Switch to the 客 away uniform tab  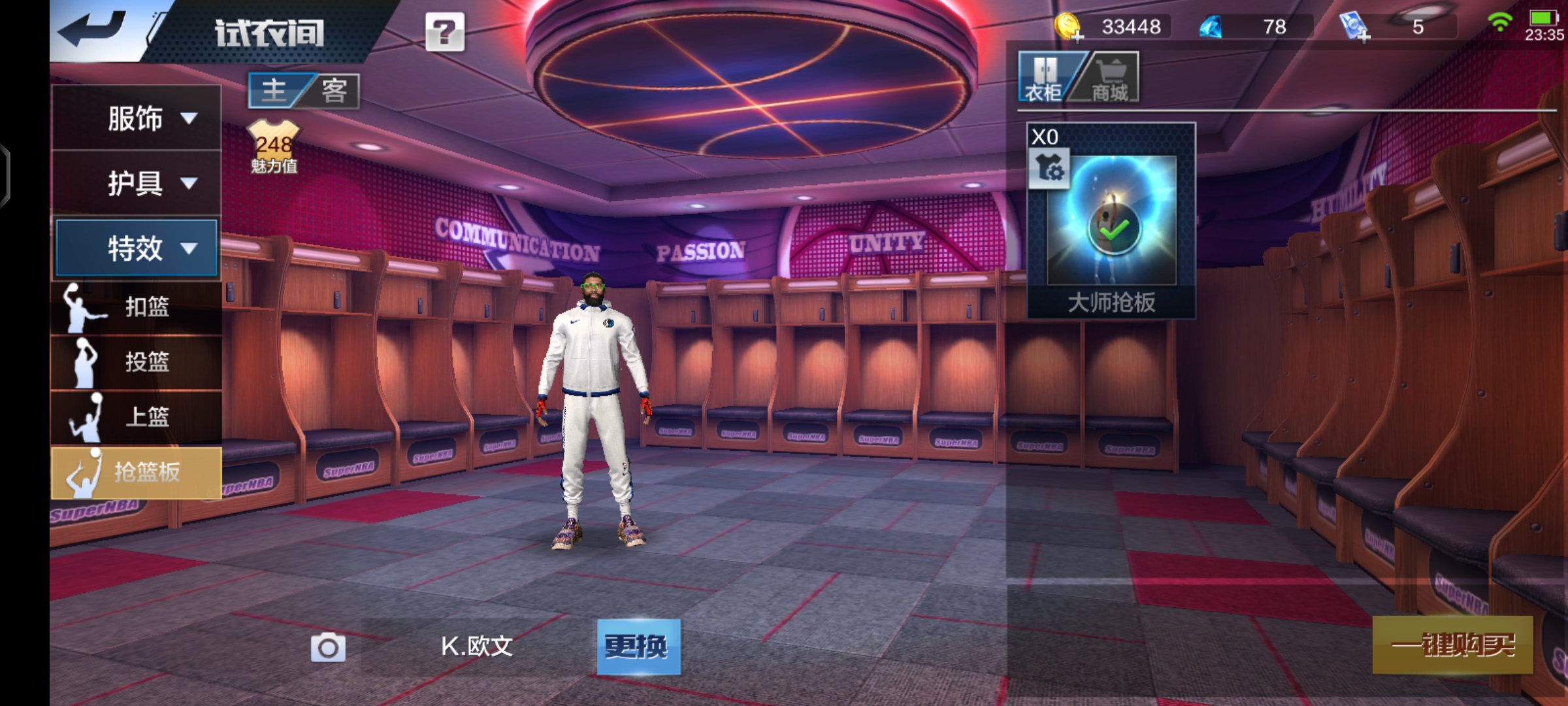coord(335,90)
